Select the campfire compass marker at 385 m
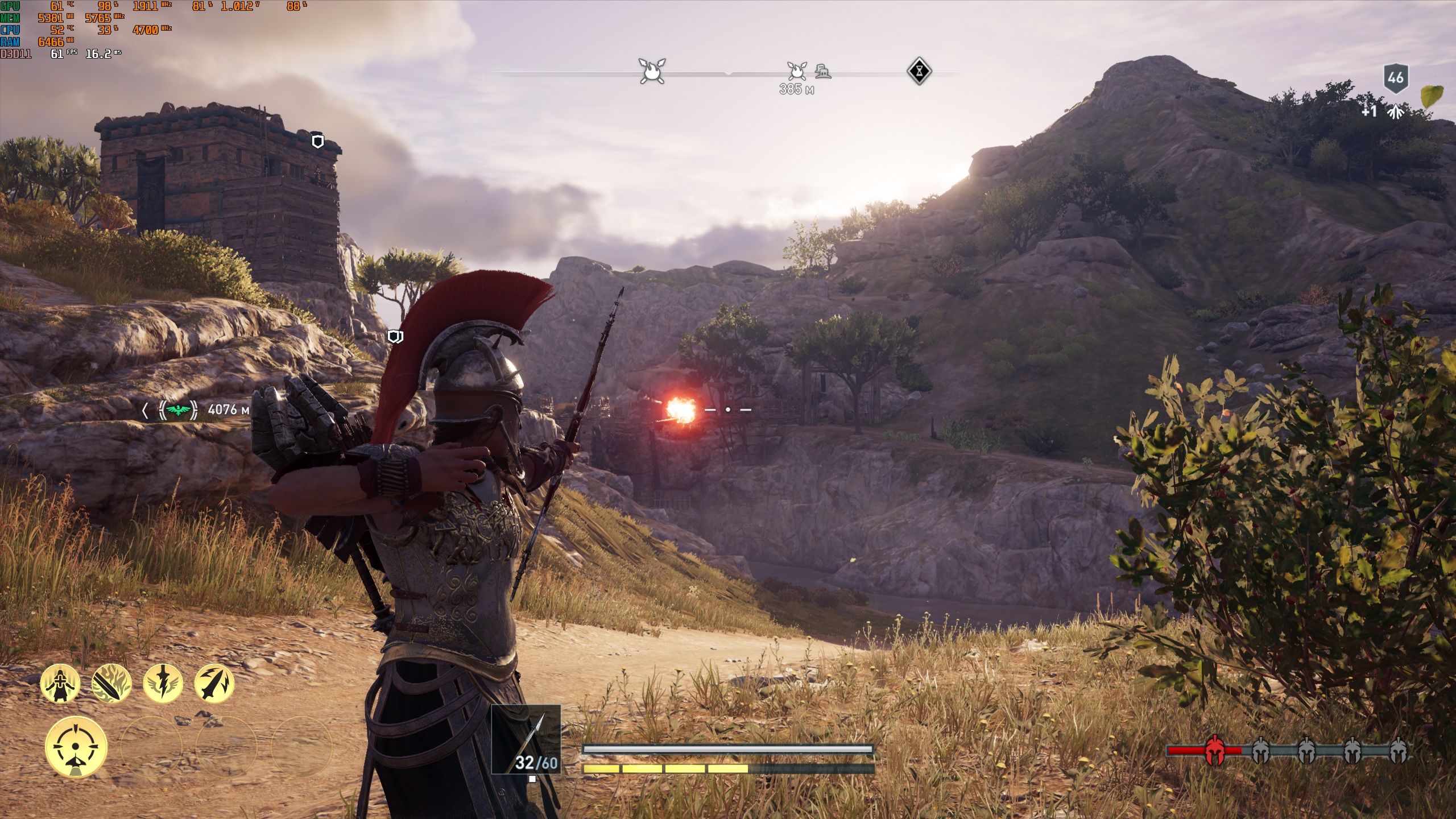 797,72
